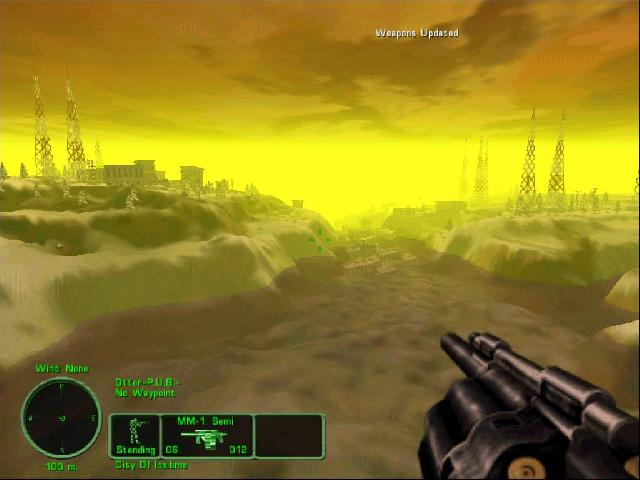Click the circular compass radar
640x480 pixels.
(x=61, y=417)
